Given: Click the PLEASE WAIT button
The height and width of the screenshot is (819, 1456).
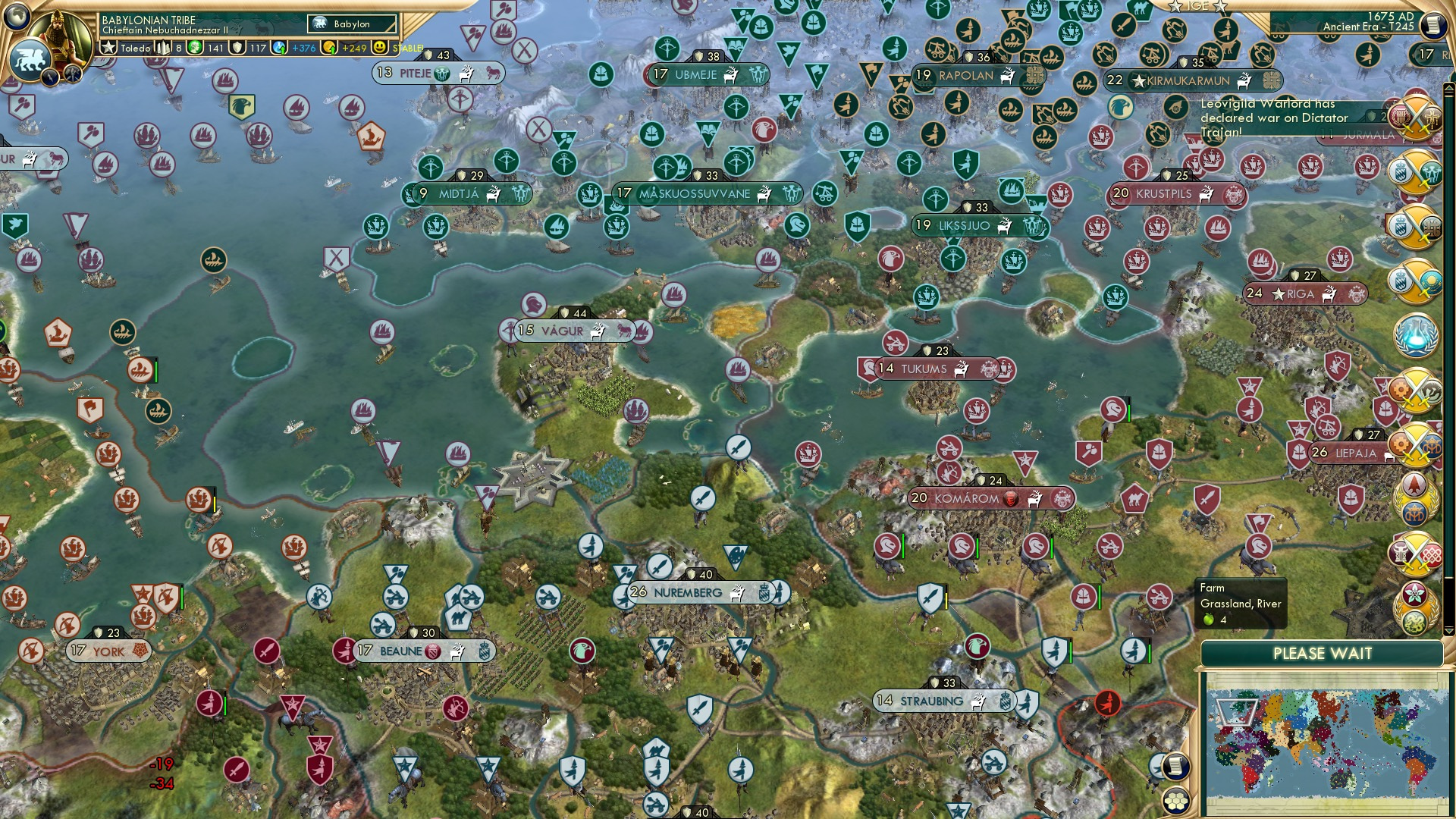Looking at the screenshot, I should [x=1323, y=654].
